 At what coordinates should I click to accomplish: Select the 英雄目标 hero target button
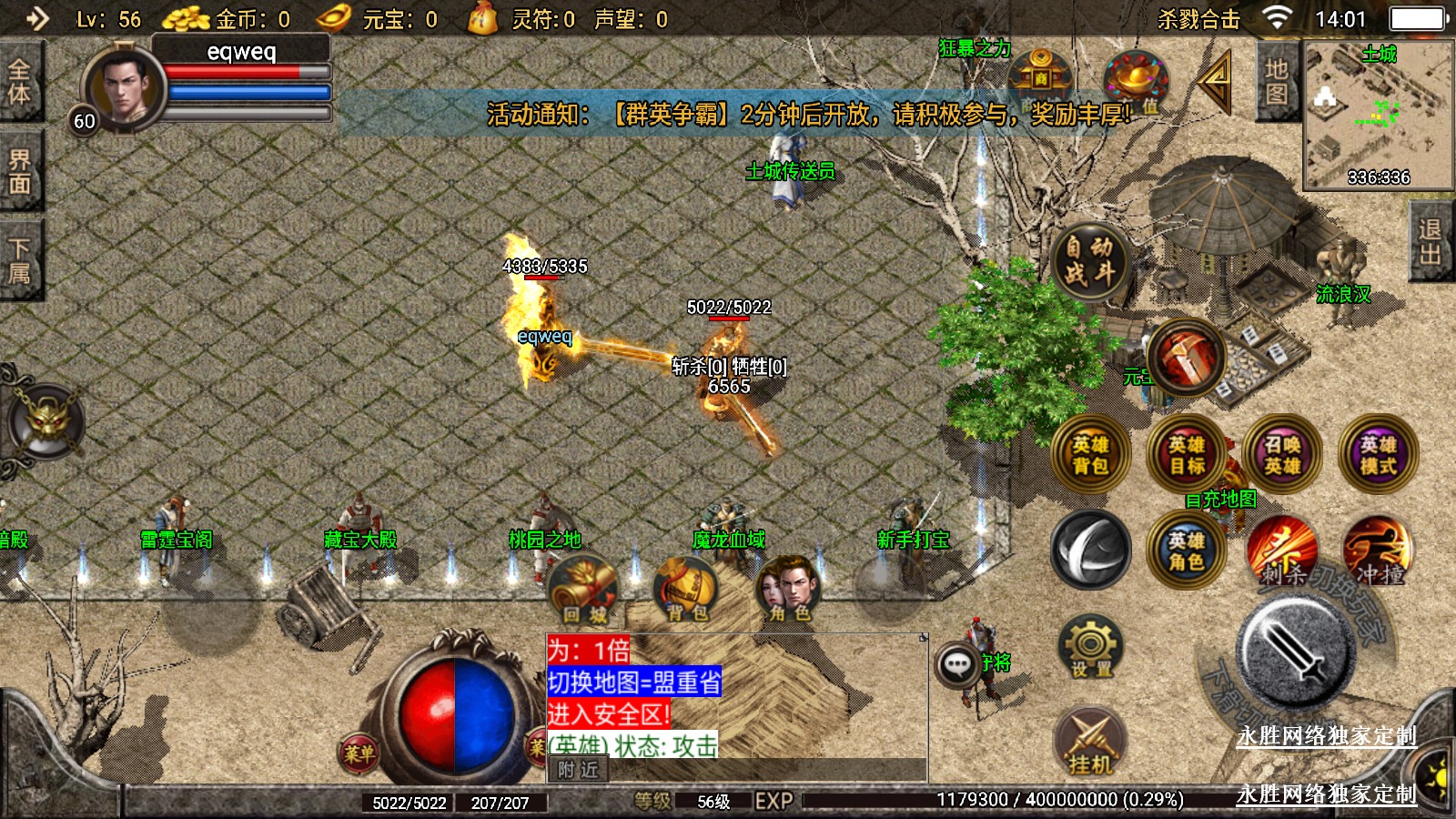pos(1187,455)
